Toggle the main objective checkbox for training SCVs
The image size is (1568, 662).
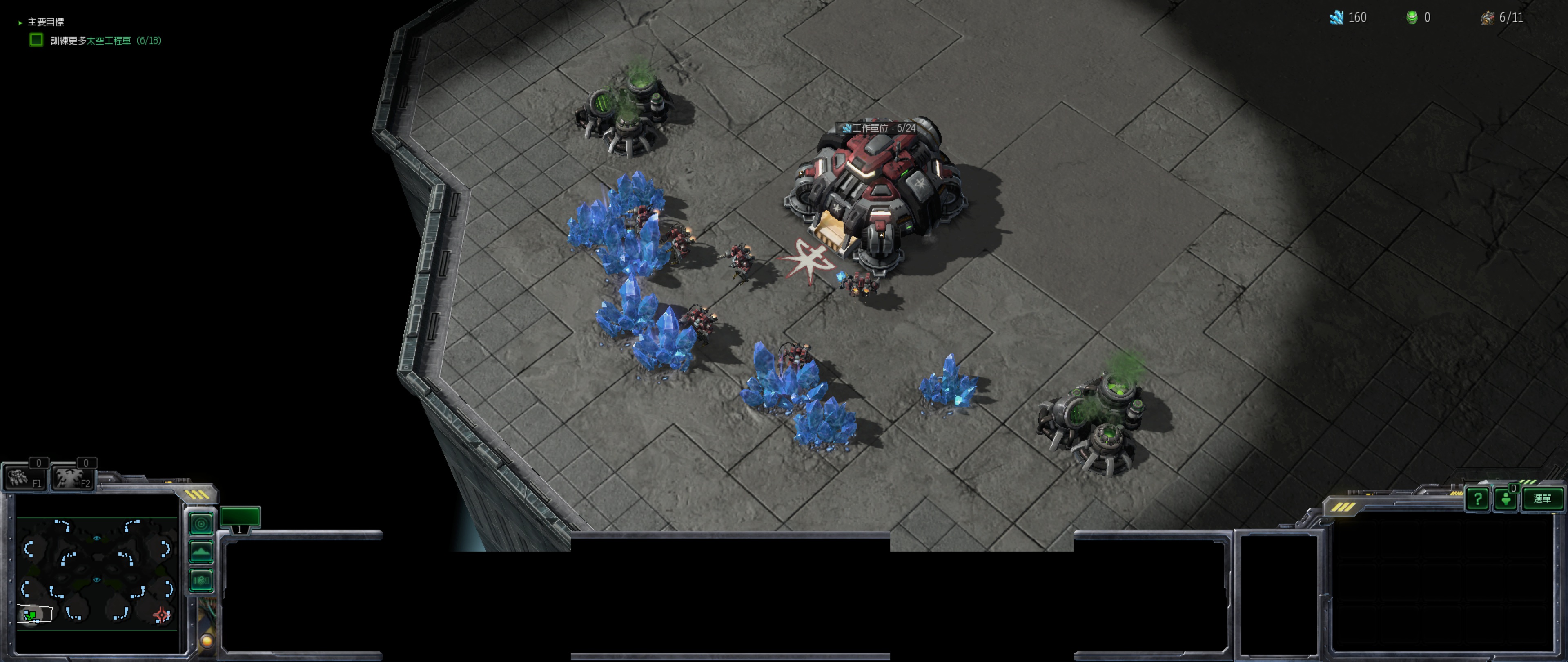point(36,40)
